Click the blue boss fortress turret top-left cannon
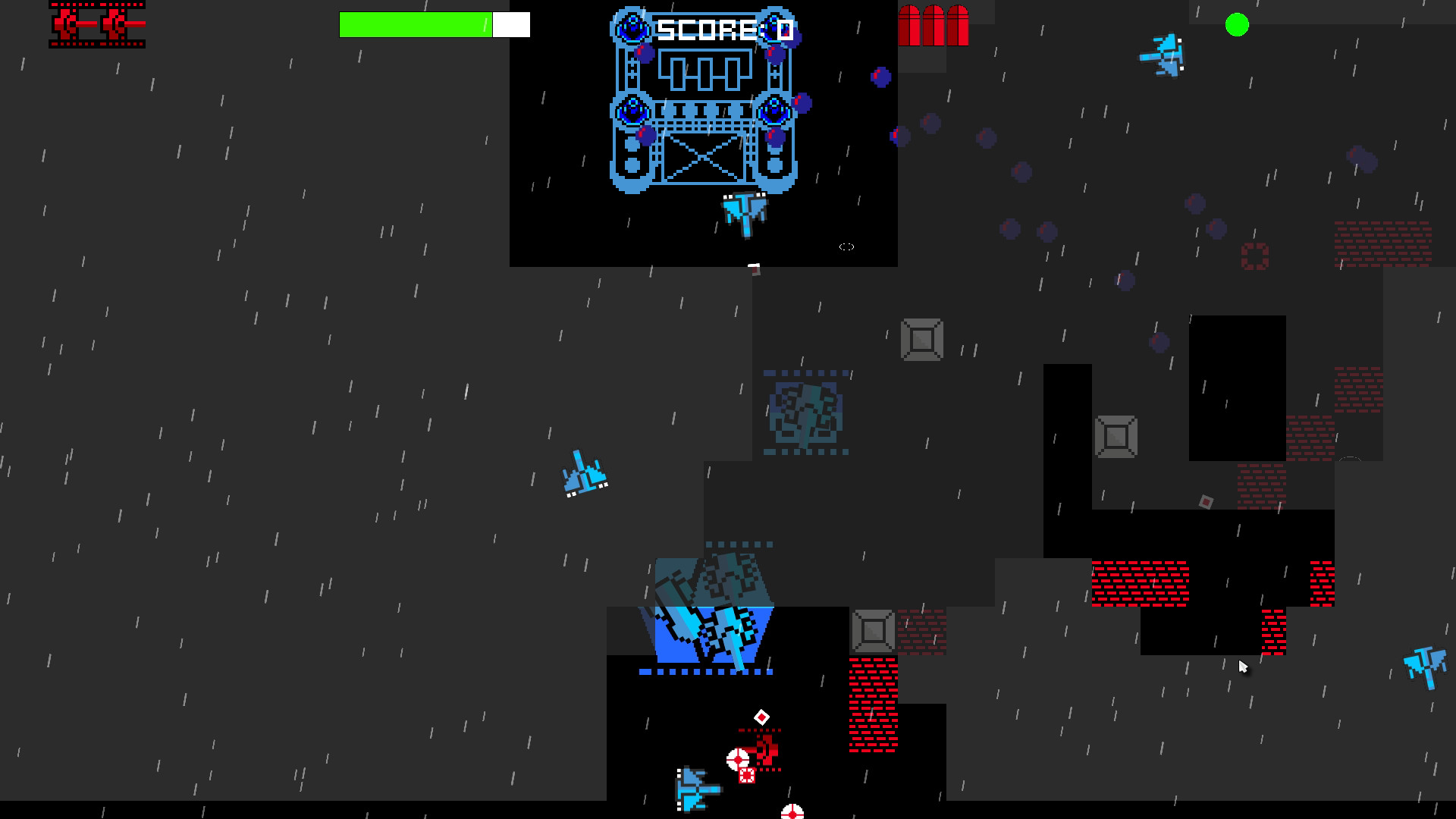Screen dimensions: 1456x819 (x=630, y=25)
